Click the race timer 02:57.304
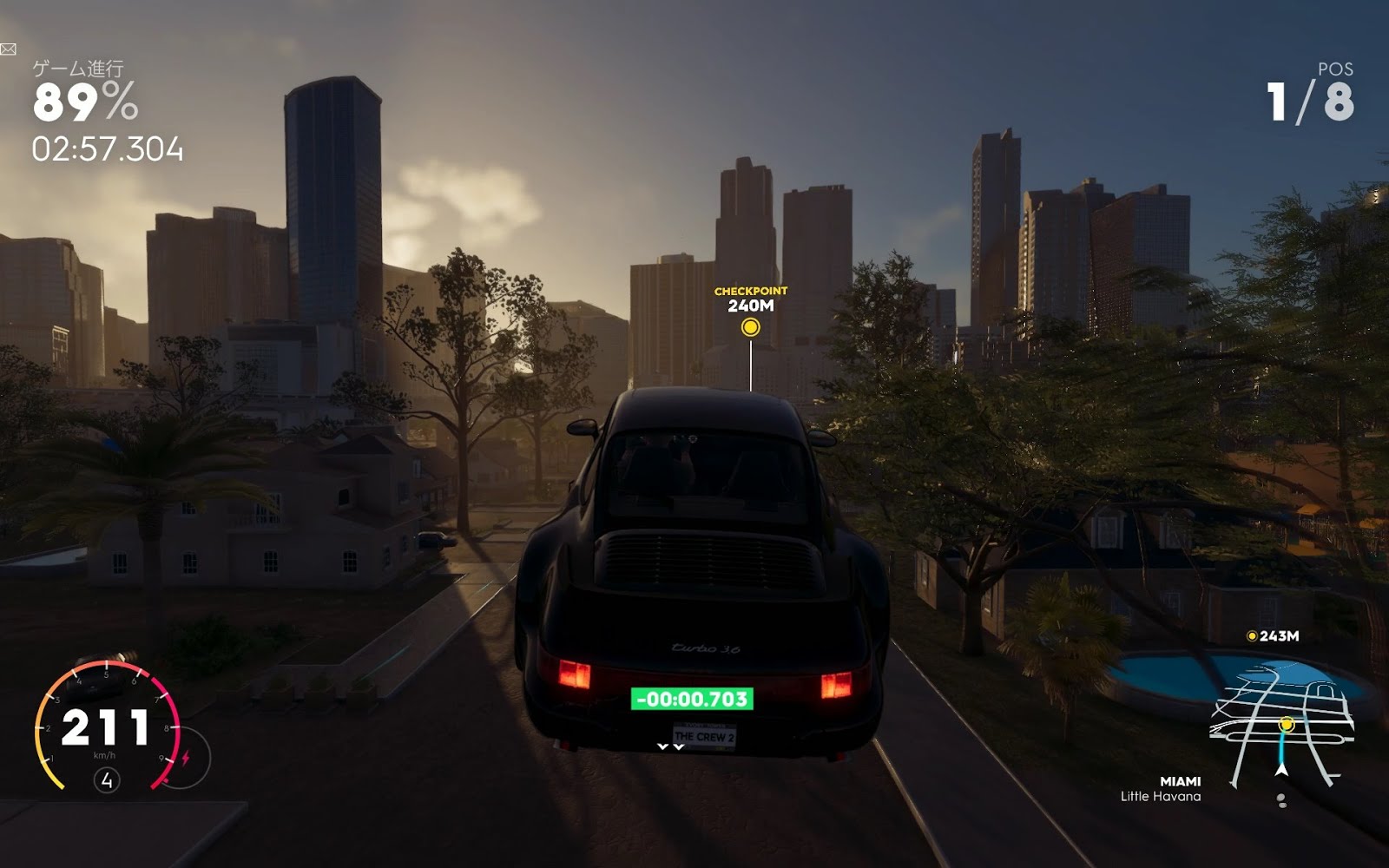The width and height of the screenshot is (1389, 868). [x=109, y=148]
